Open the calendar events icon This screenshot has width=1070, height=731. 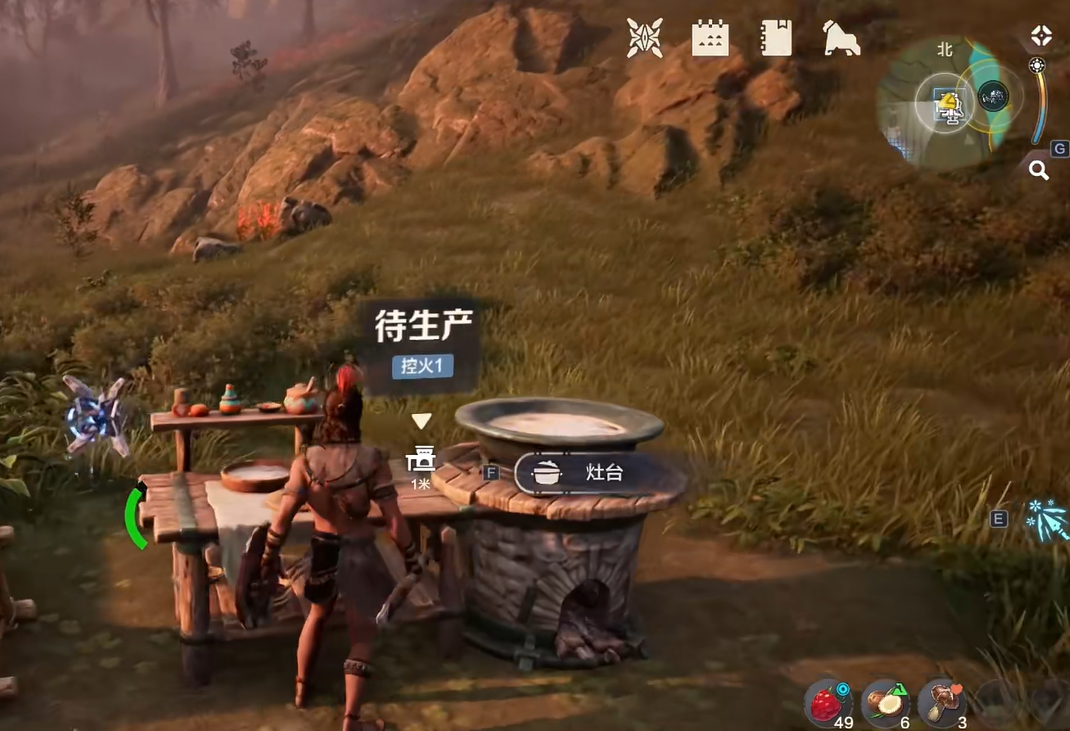pos(710,39)
